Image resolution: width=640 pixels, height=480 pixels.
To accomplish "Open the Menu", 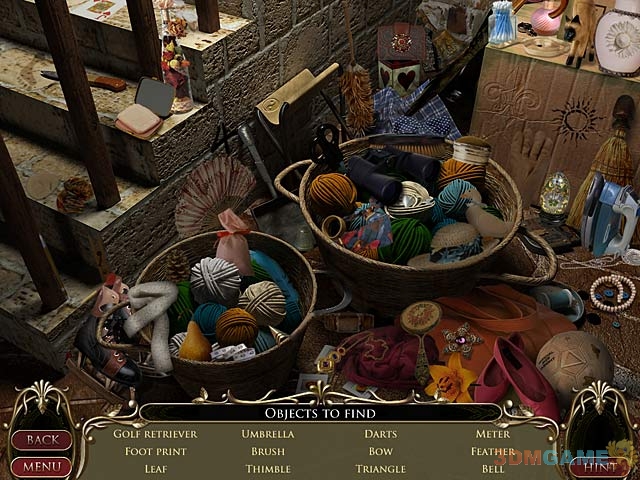I will 41,466.
